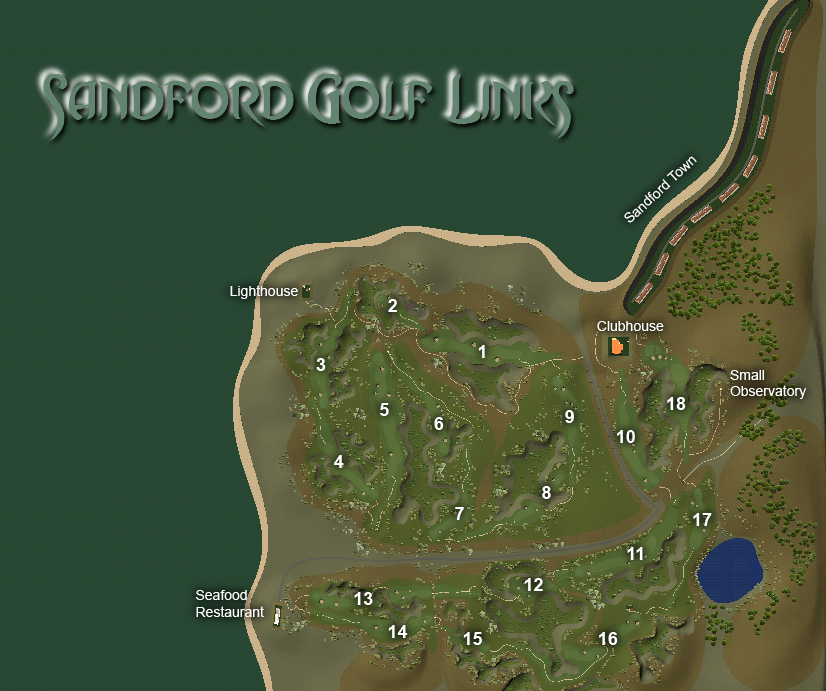This screenshot has width=826, height=691.
Task: Choose hole 2 near the lighthouse
Action: (x=393, y=306)
